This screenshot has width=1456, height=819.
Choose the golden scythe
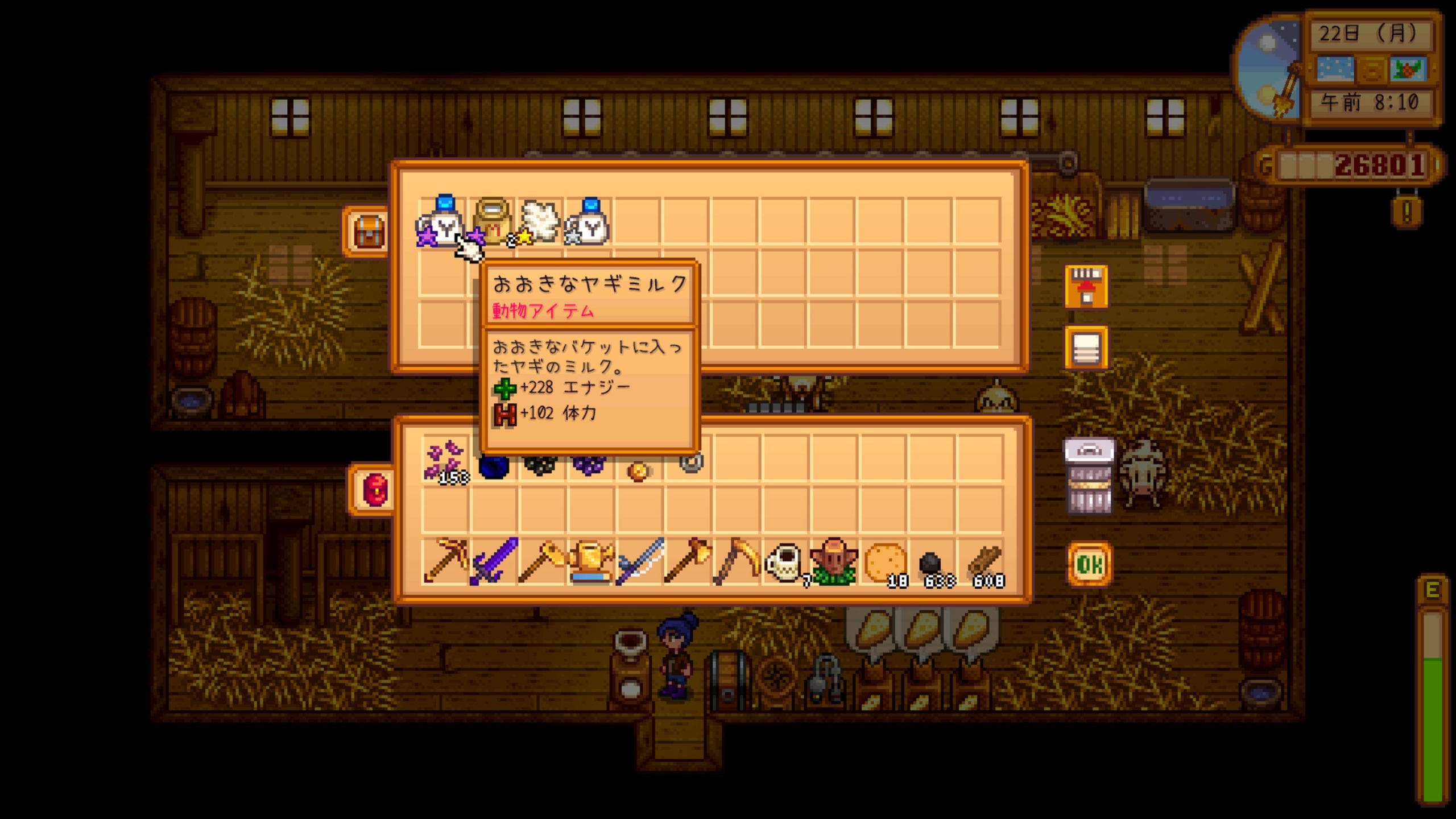737,561
